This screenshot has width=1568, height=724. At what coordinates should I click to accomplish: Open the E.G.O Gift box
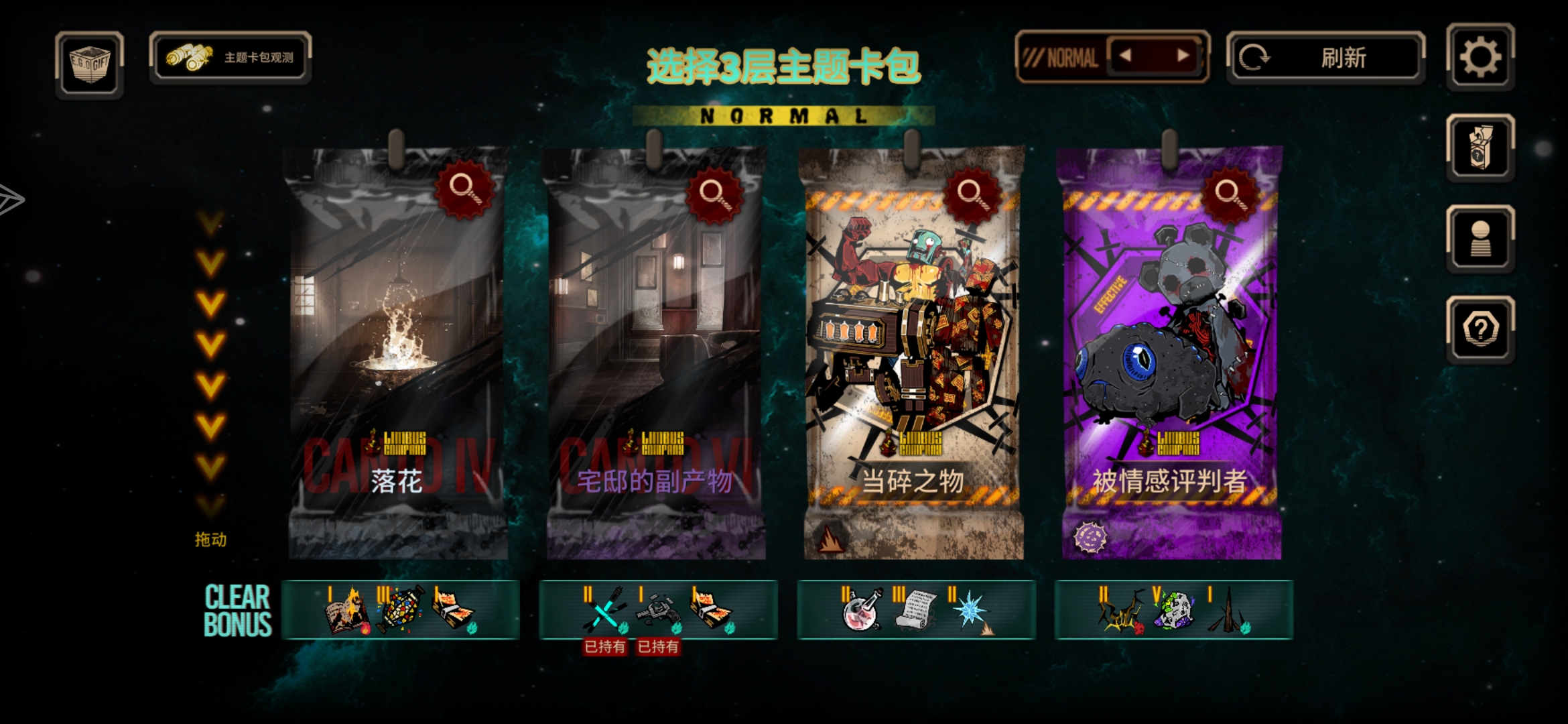[89, 63]
